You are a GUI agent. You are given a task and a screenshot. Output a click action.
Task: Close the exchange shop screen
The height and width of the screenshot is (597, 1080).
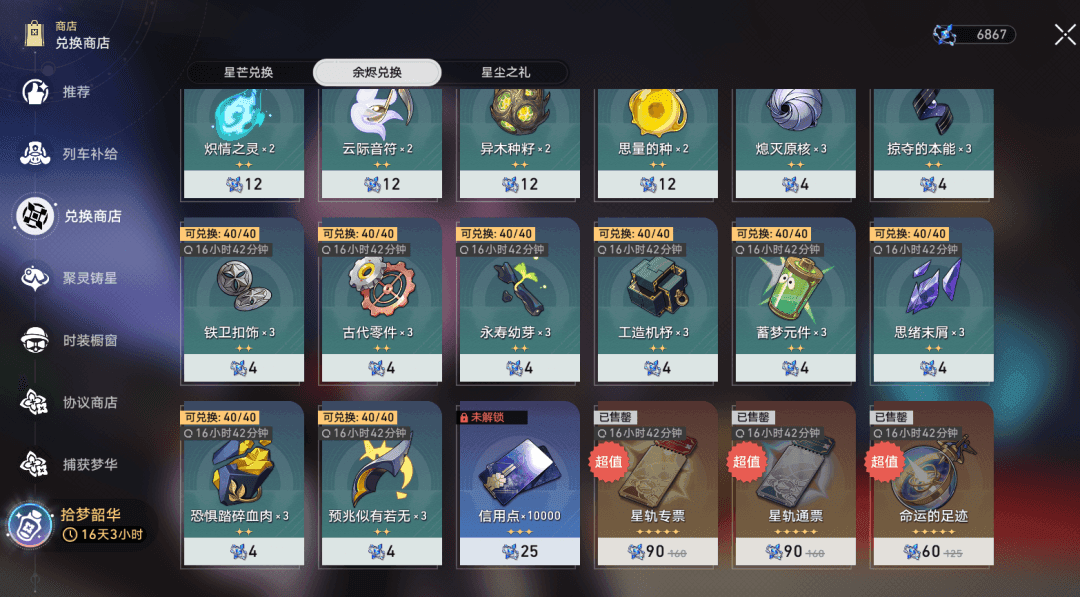pyautogui.click(x=1064, y=35)
